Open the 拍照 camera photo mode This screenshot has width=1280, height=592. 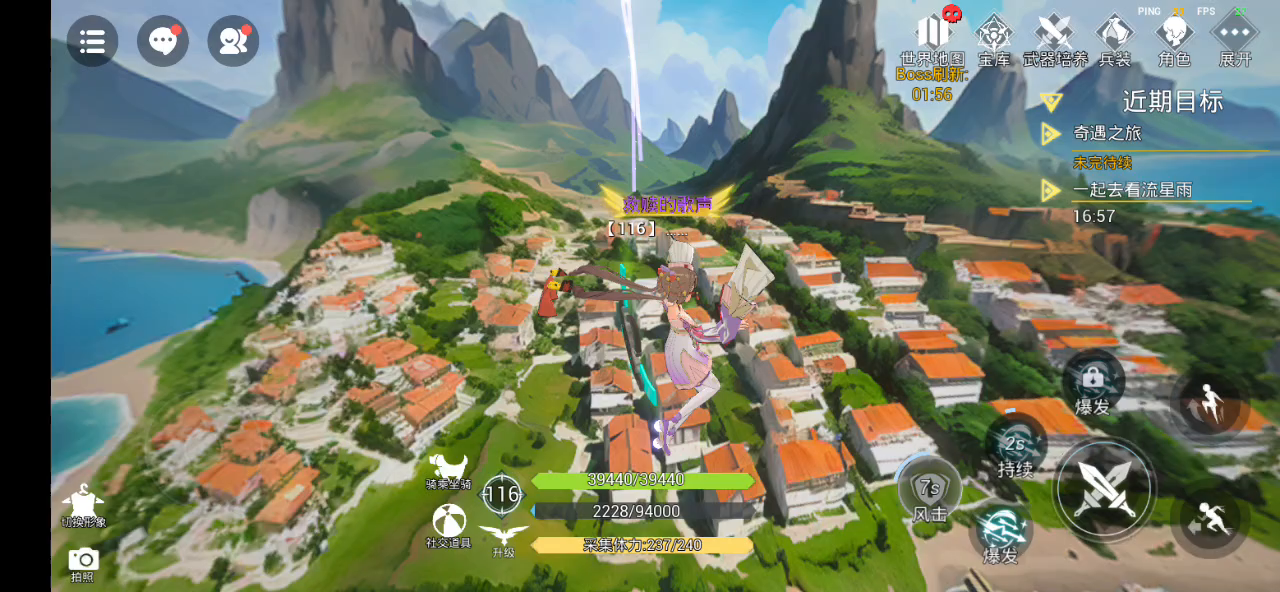(83, 561)
